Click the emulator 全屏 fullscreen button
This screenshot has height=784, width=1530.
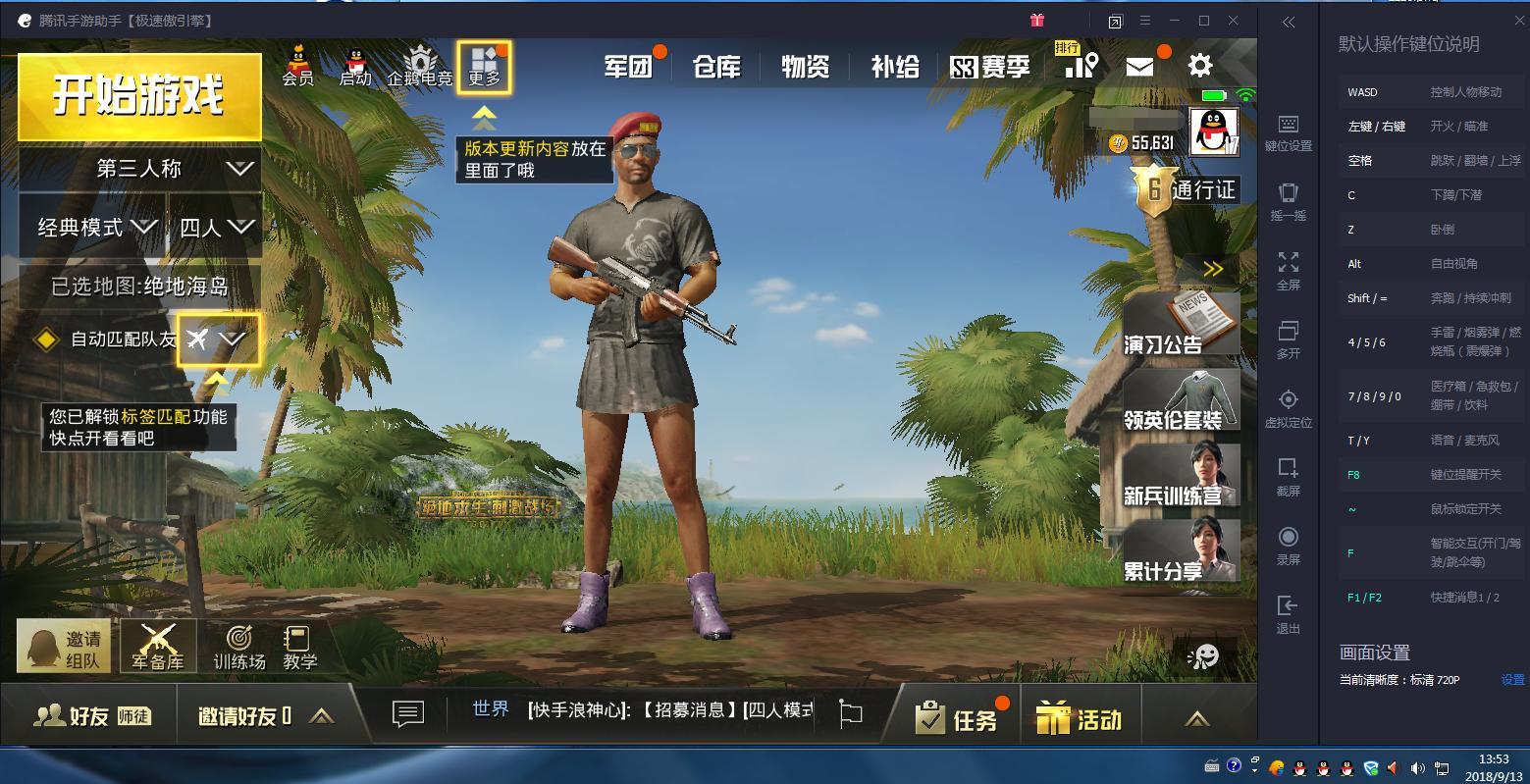(1288, 270)
